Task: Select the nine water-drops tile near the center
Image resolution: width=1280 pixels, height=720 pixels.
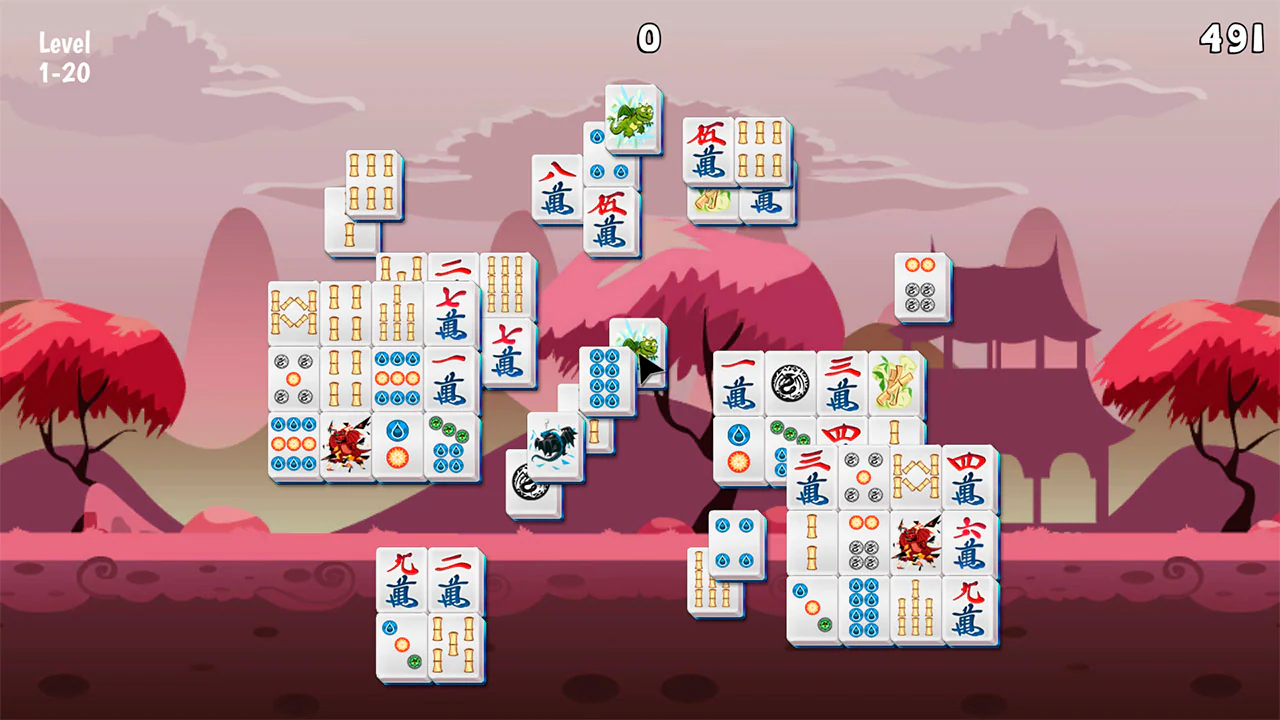Action: [605, 382]
